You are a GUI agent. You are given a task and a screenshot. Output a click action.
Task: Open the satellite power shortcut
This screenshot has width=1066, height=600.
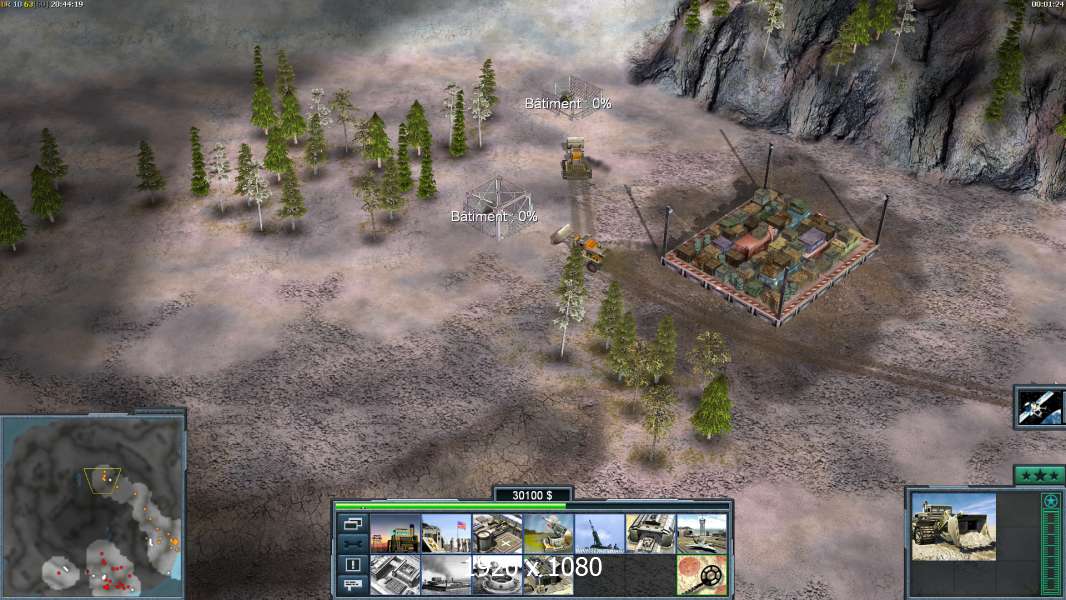point(1040,407)
